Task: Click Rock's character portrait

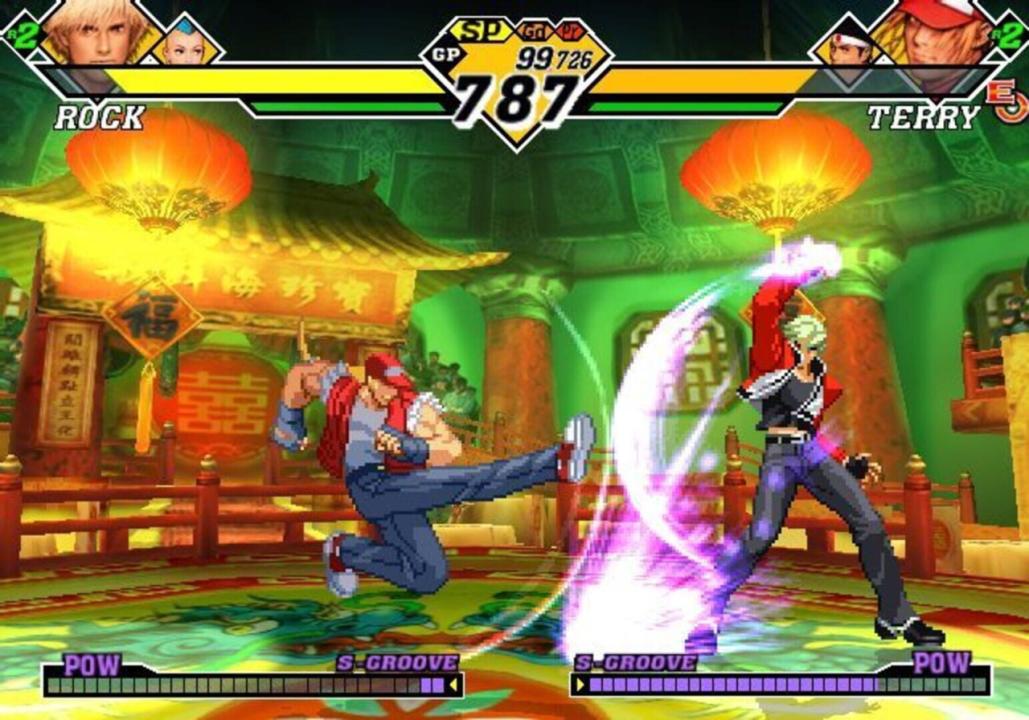Action: click(x=95, y=32)
